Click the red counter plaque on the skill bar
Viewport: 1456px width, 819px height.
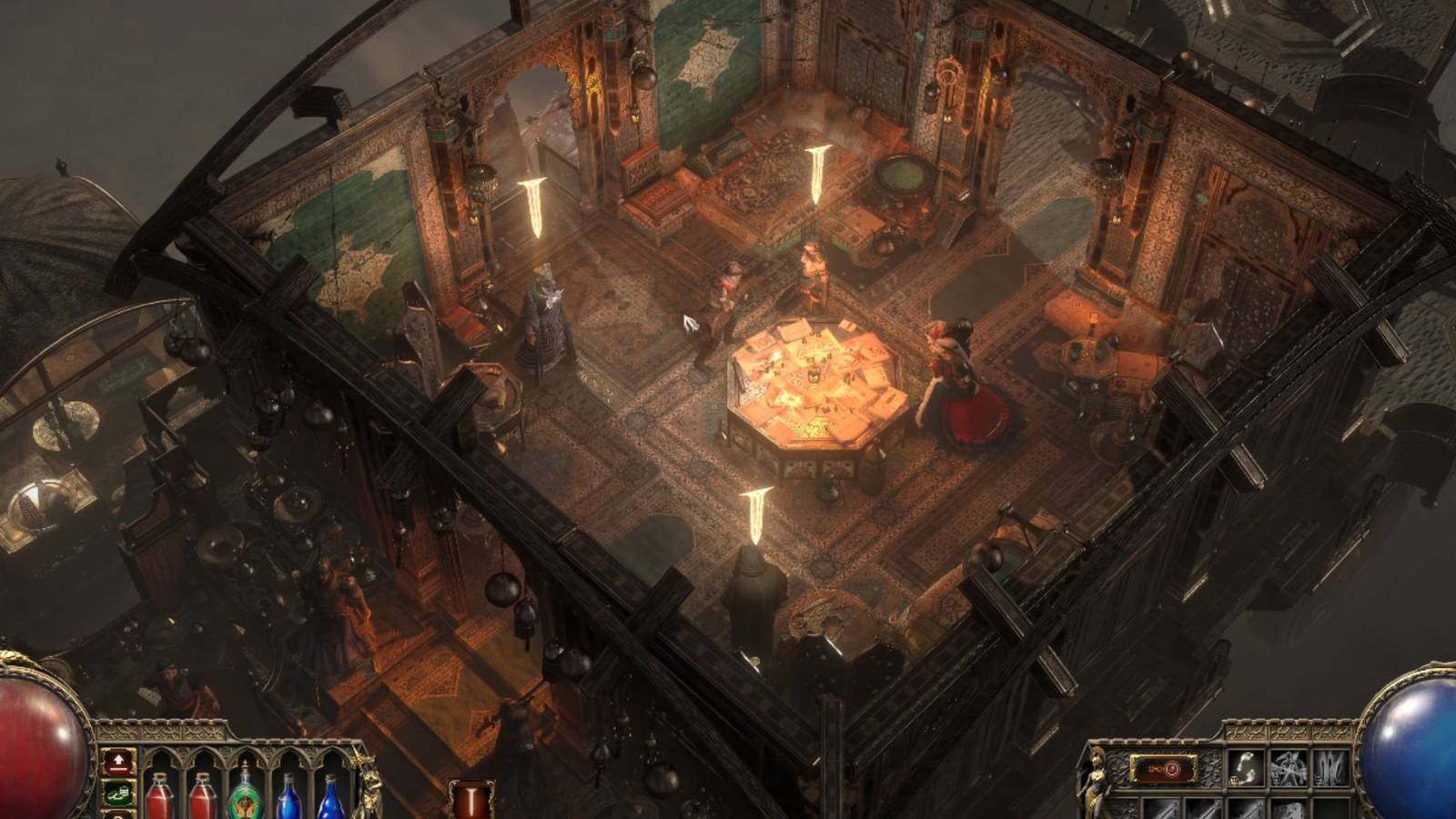point(1165,768)
